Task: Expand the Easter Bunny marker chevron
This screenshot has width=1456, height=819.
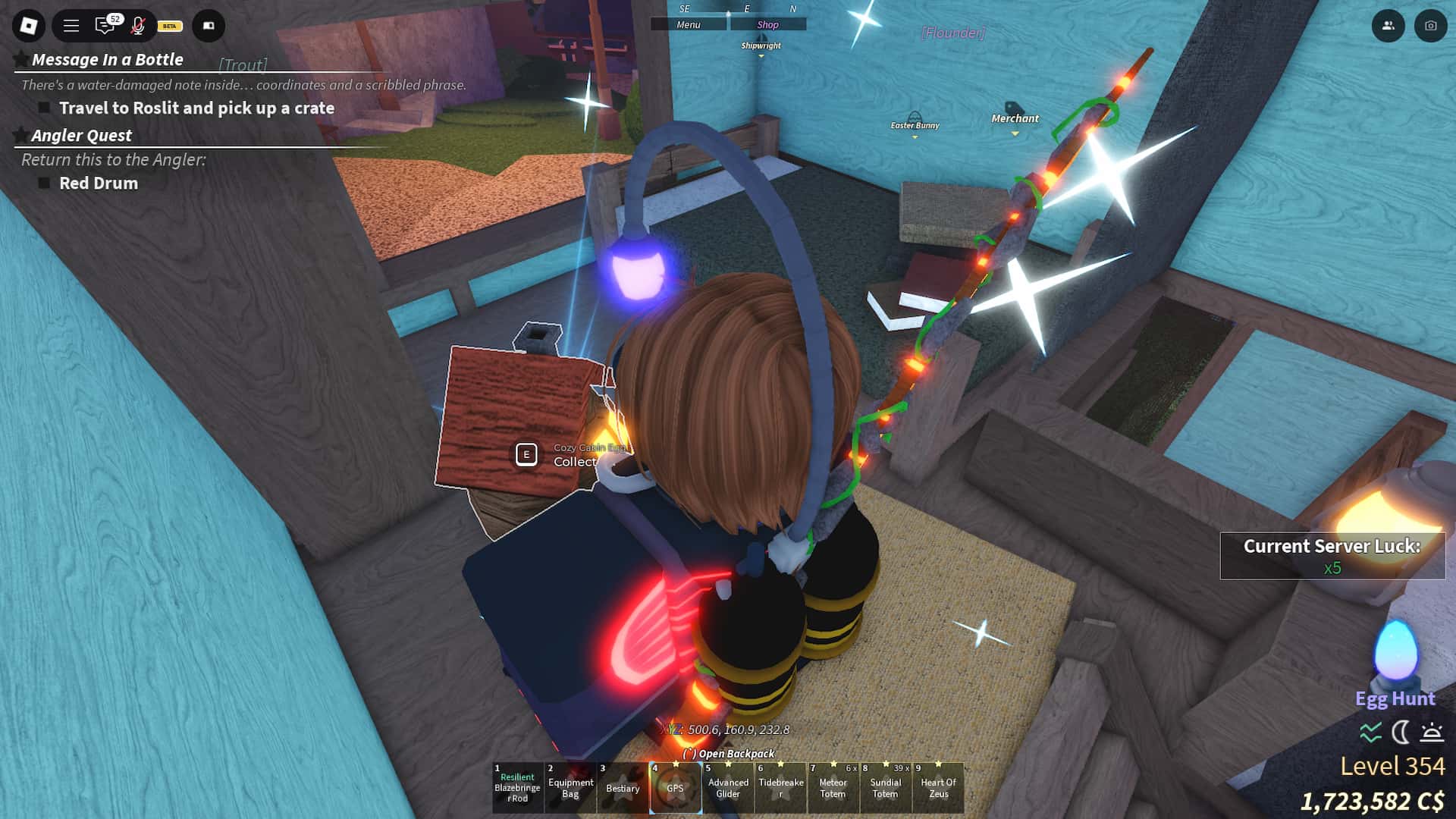Action: point(914,136)
